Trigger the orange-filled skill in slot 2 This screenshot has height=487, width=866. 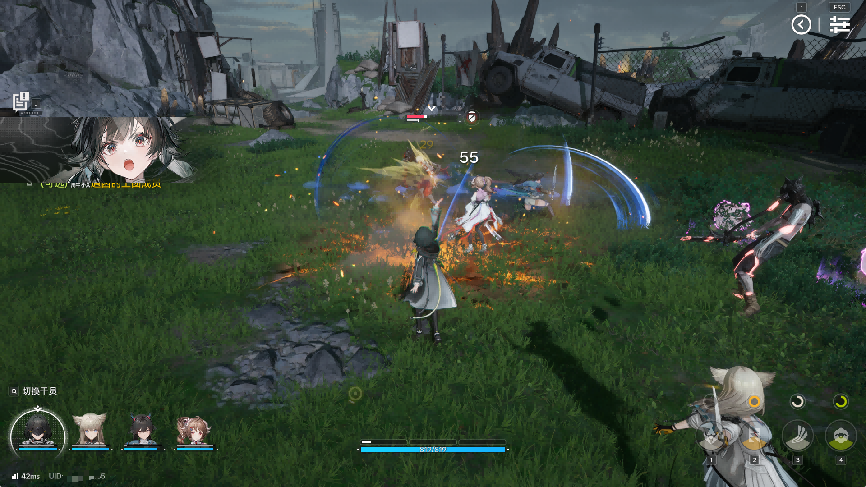pos(753,436)
